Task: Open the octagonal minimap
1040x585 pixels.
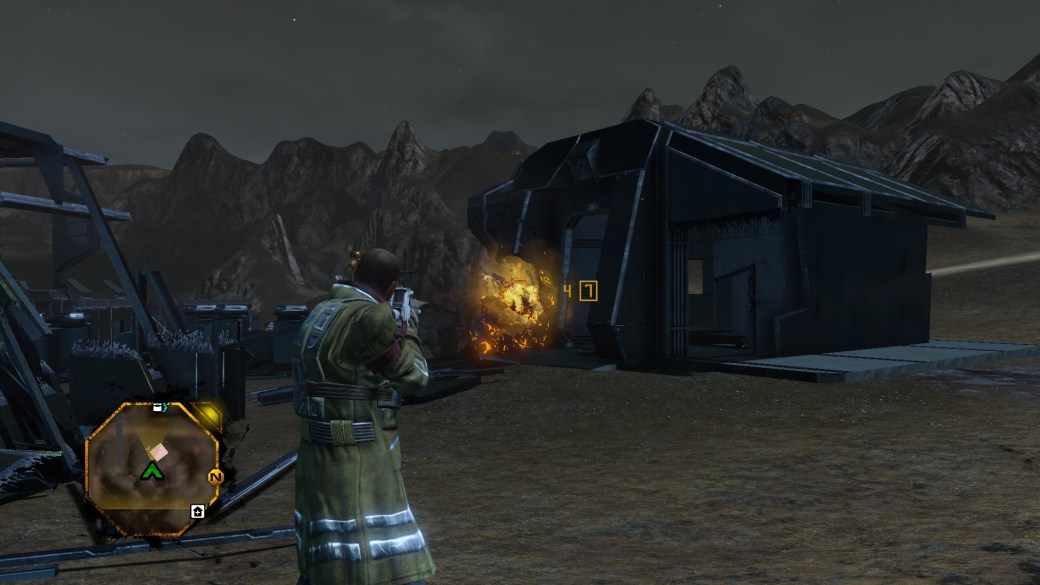Action: click(150, 469)
